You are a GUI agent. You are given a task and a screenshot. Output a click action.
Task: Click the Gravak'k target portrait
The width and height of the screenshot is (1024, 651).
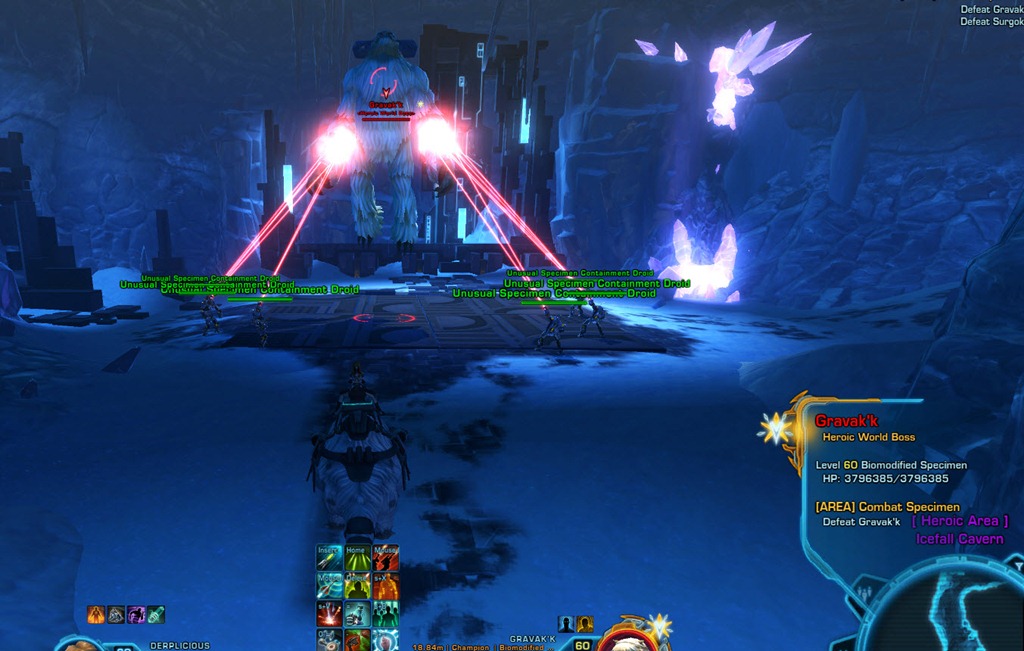[x=630, y=642]
